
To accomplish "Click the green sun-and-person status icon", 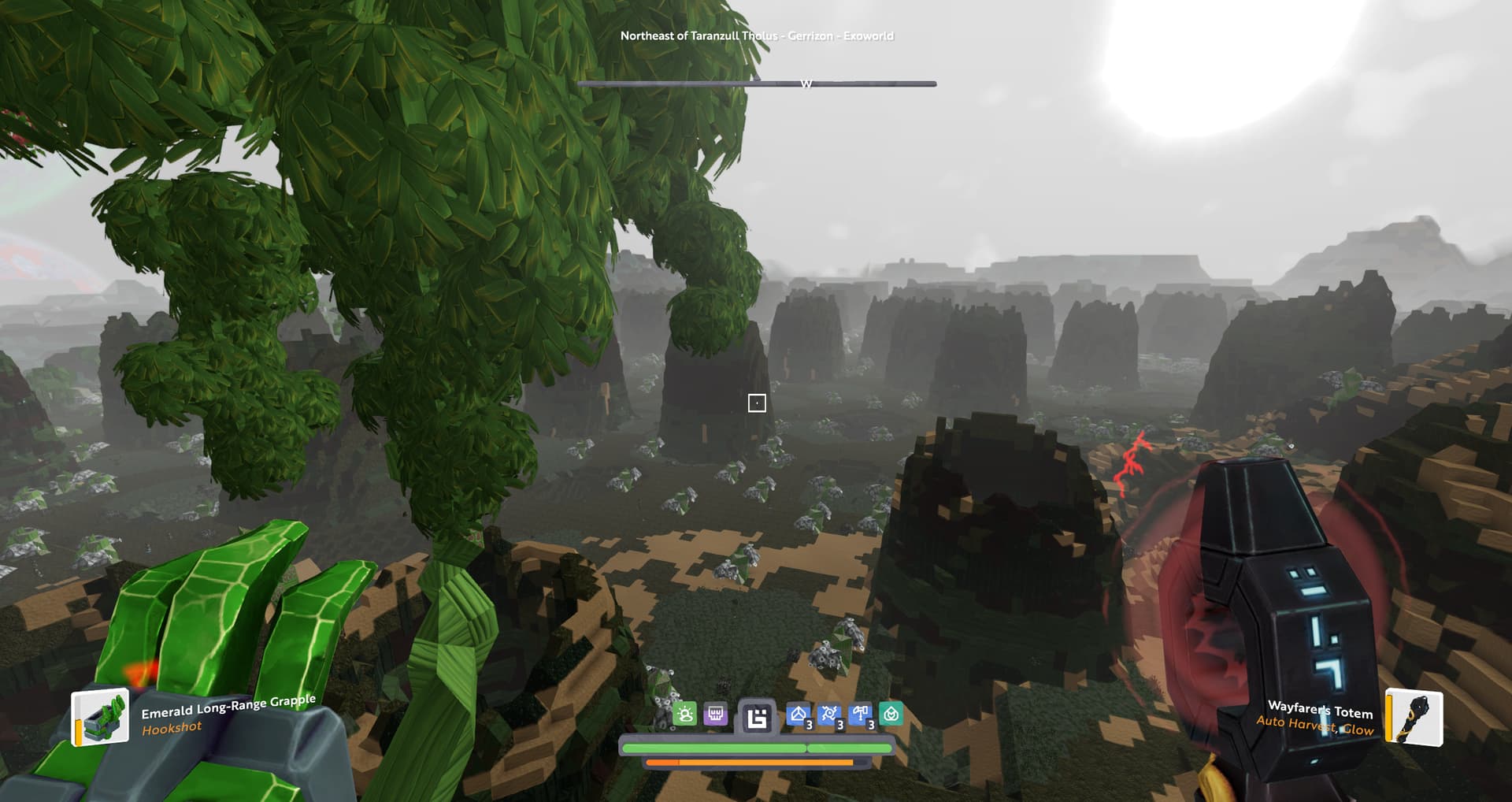I will pos(685,715).
